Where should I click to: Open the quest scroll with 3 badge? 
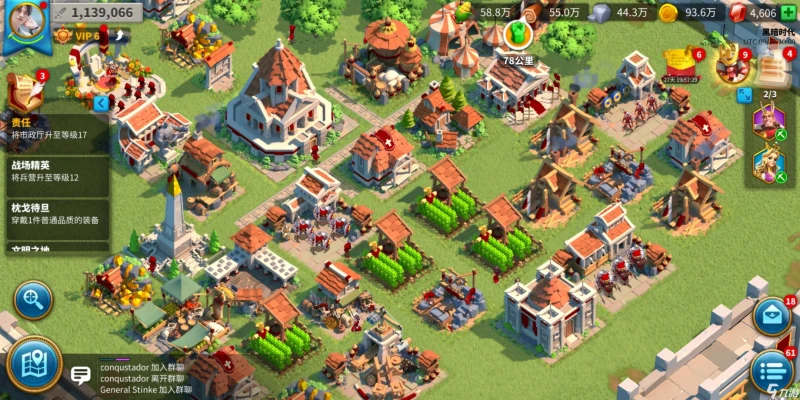24,89
